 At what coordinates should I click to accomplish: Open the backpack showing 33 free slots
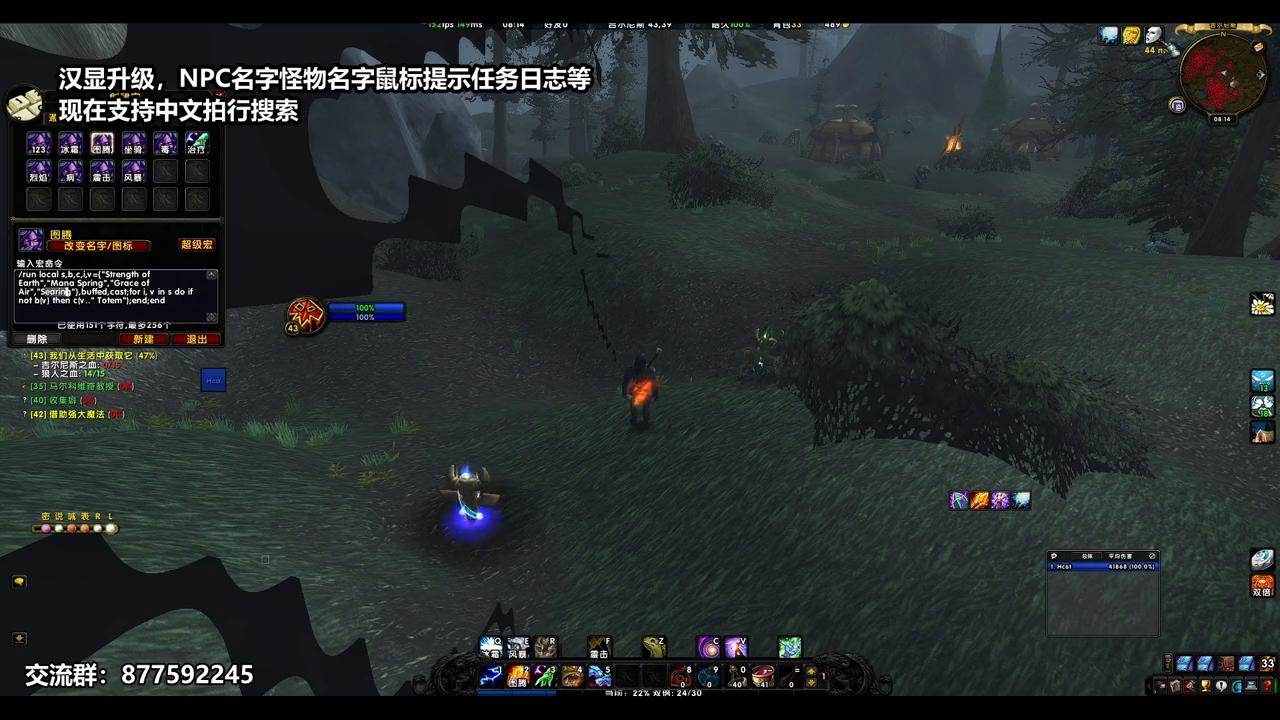tap(1266, 663)
